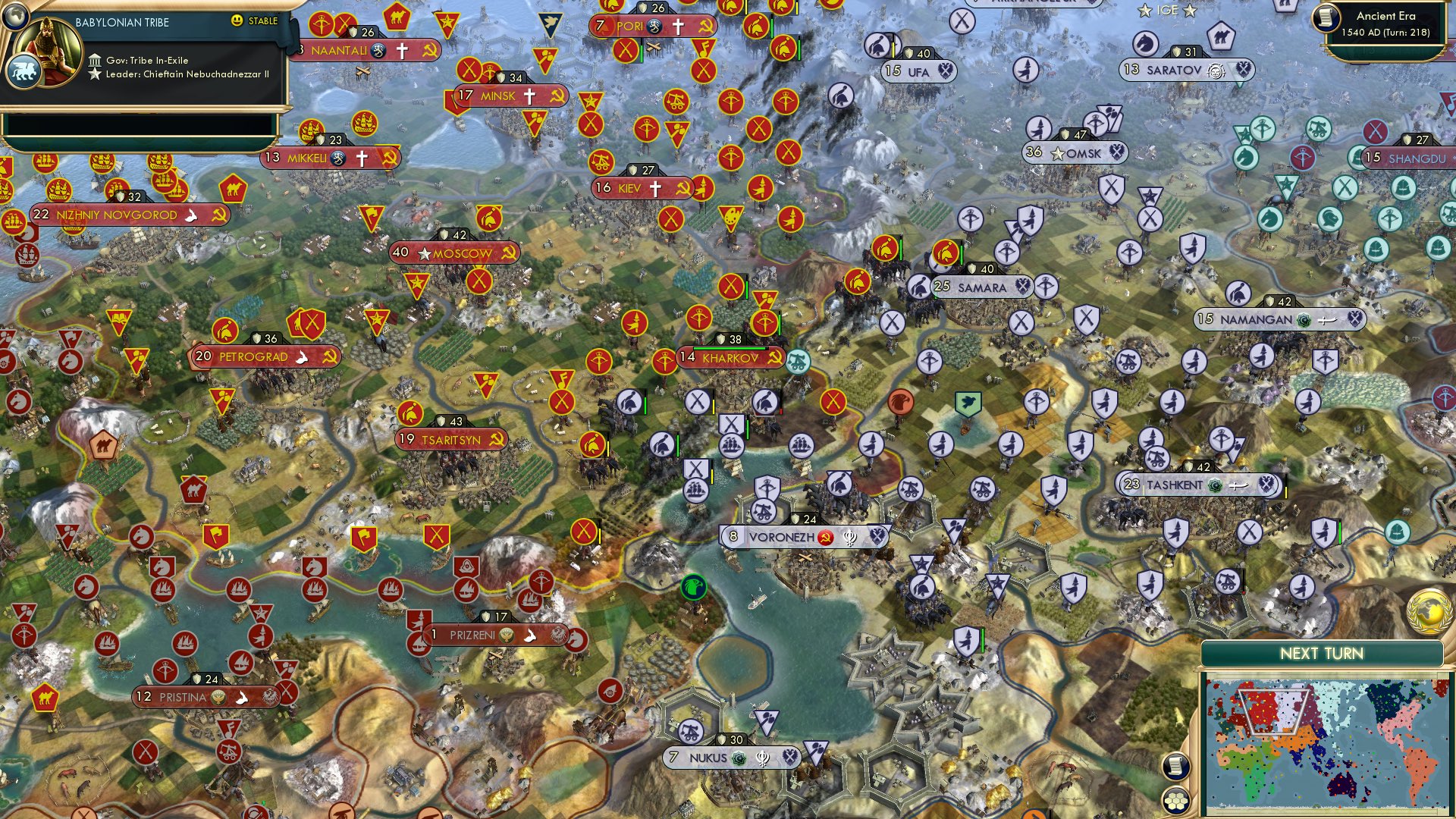This screenshot has width=1456, height=819.
Task: Click the lion civilization emblem beside the leader
Action: click(26, 68)
